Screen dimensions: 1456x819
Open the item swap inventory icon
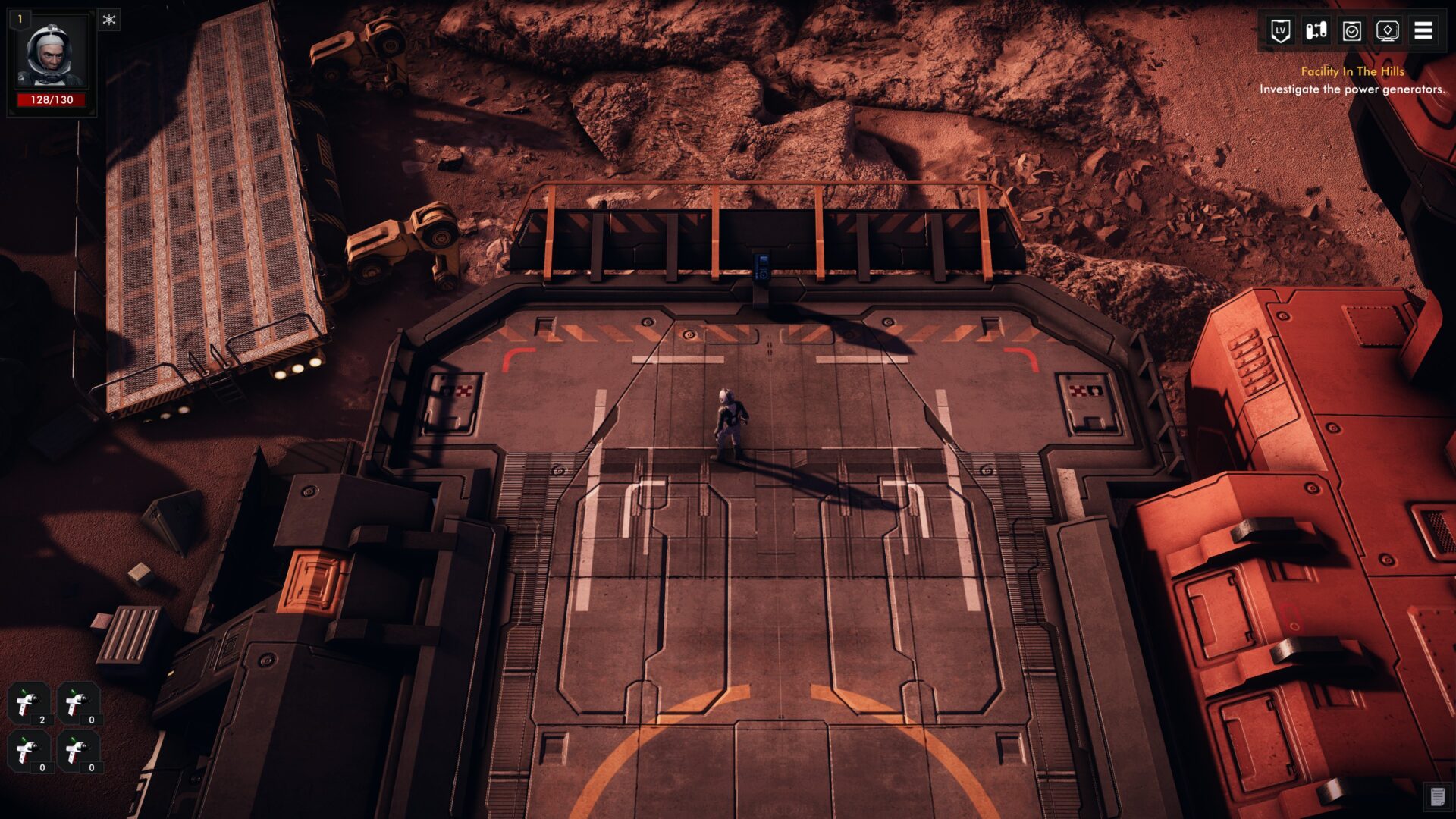coord(1316,31)
